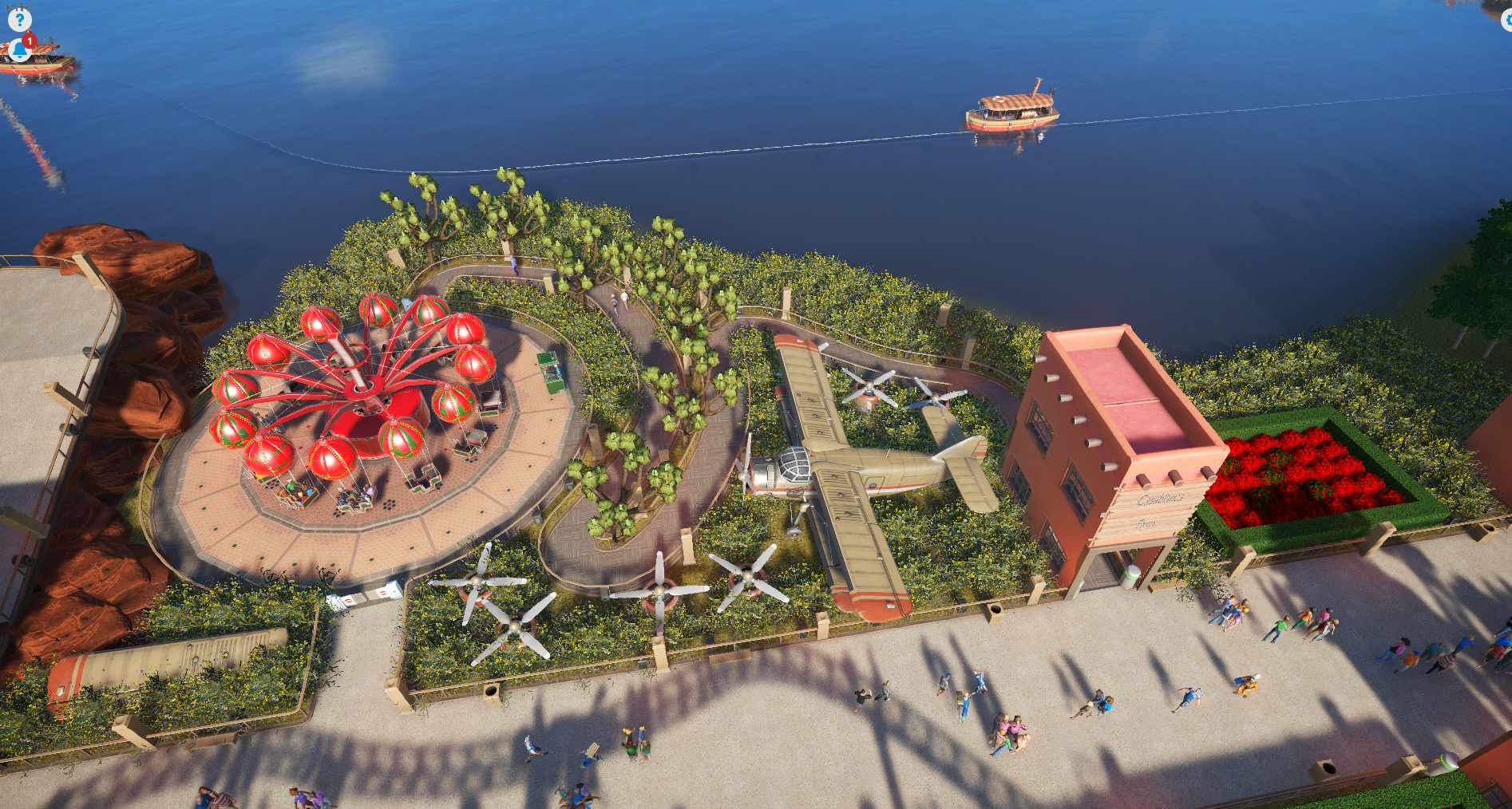The image size is (1512, 809).
Task: Show notifications via the bell icon
Action: click(19, 50)
